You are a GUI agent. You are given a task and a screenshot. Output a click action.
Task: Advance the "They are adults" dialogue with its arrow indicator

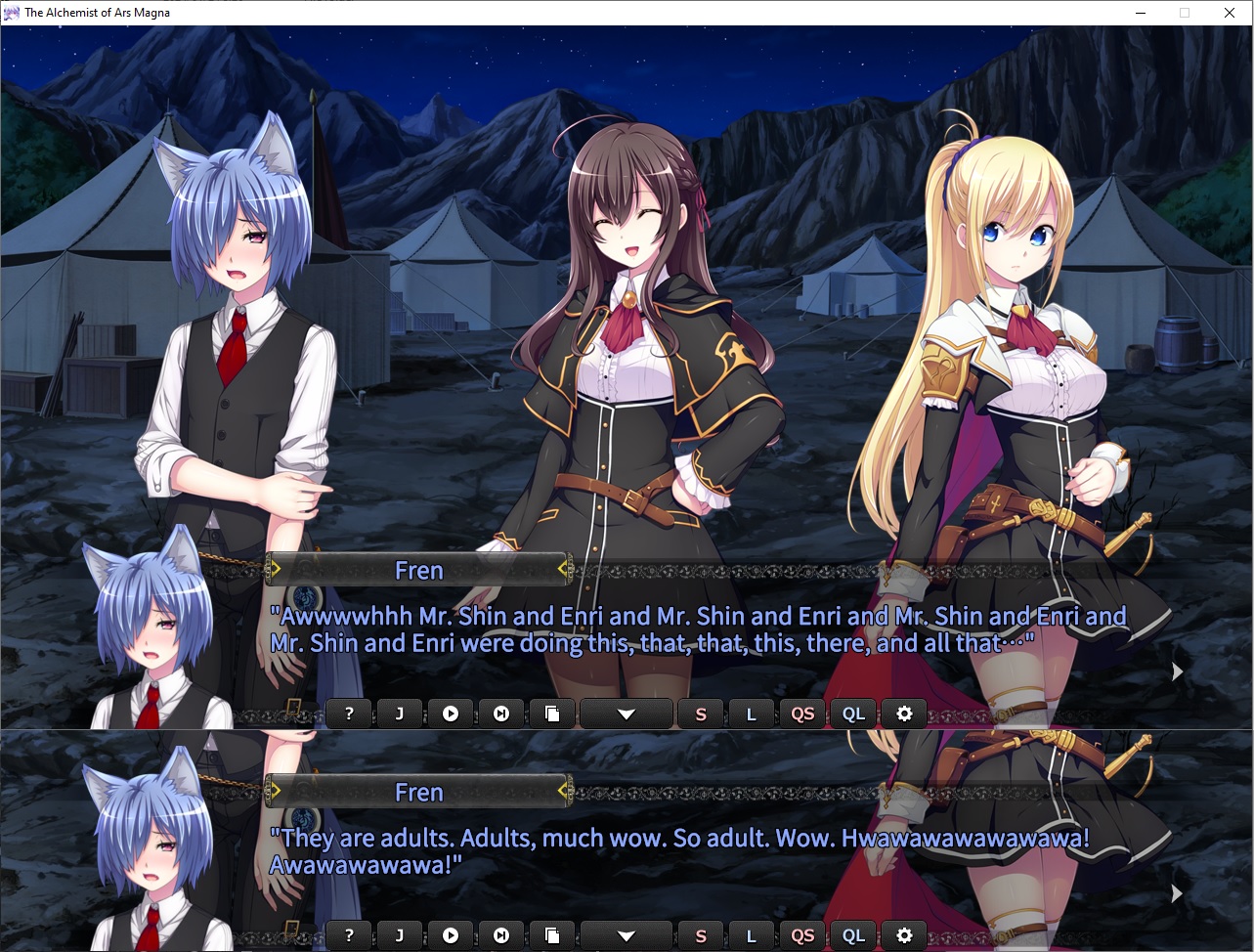click(x=1177, y=893)
